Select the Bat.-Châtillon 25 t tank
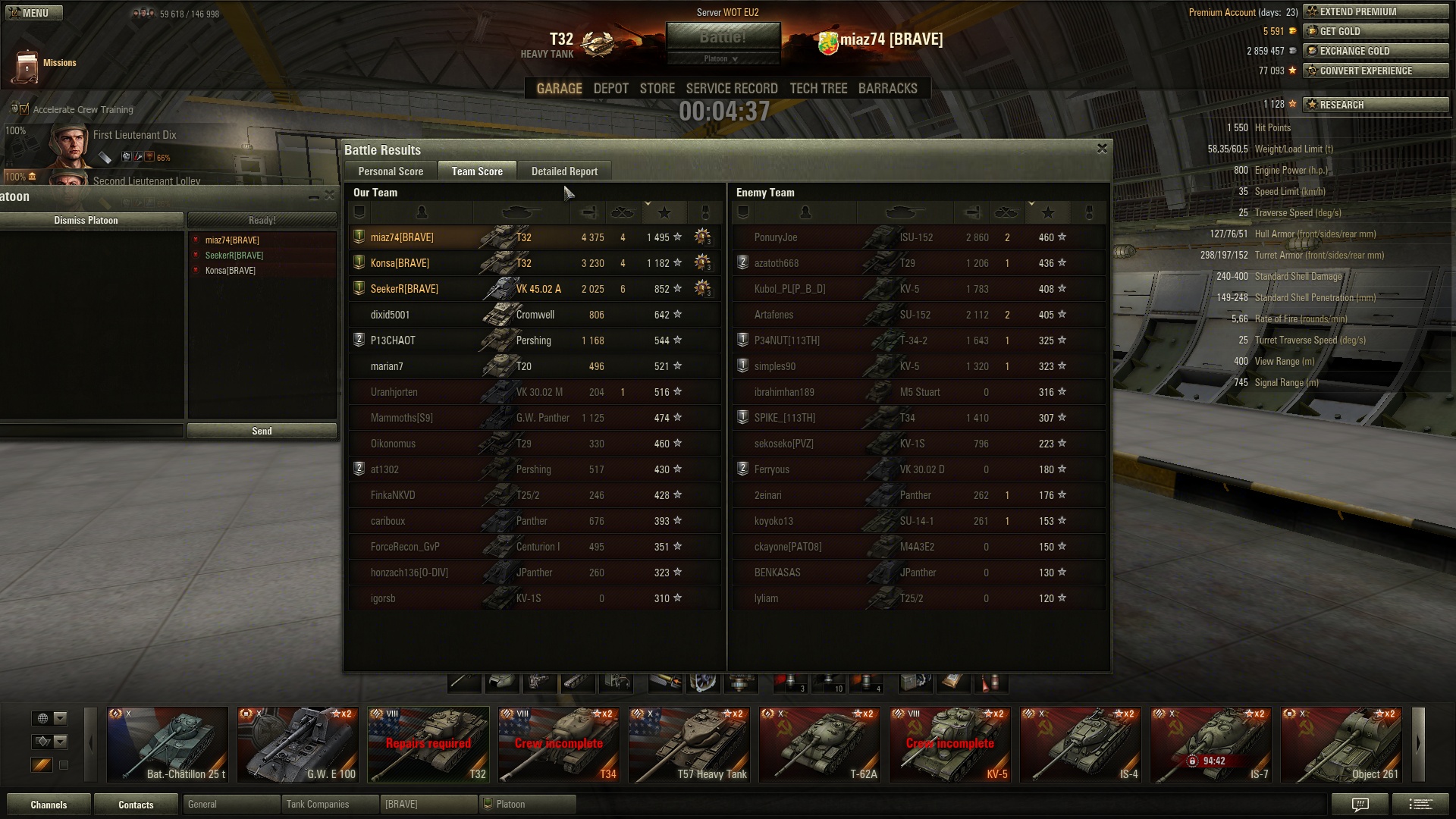Screen dimensions: 1456x819 coord(168,744)
